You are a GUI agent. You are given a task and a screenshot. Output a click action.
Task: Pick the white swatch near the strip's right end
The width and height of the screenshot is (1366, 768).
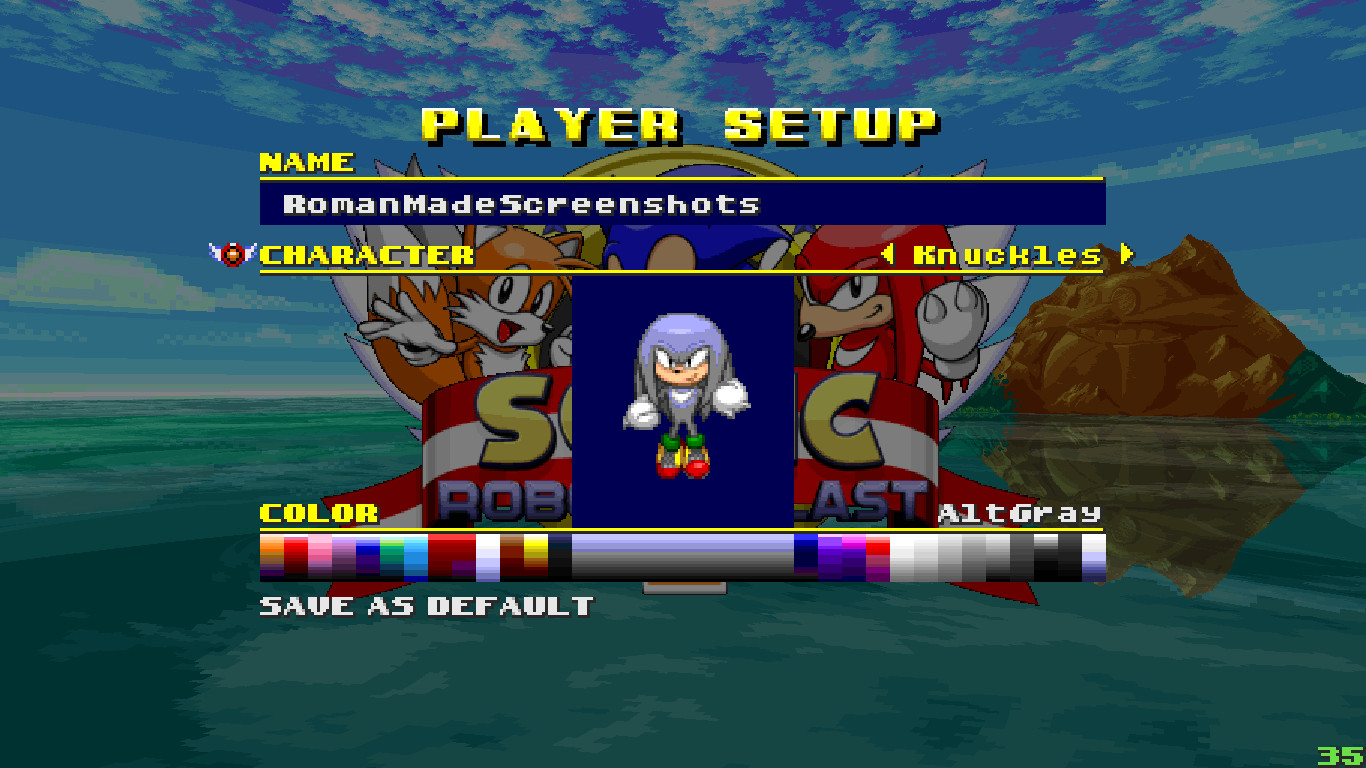(x=900, y=555)
